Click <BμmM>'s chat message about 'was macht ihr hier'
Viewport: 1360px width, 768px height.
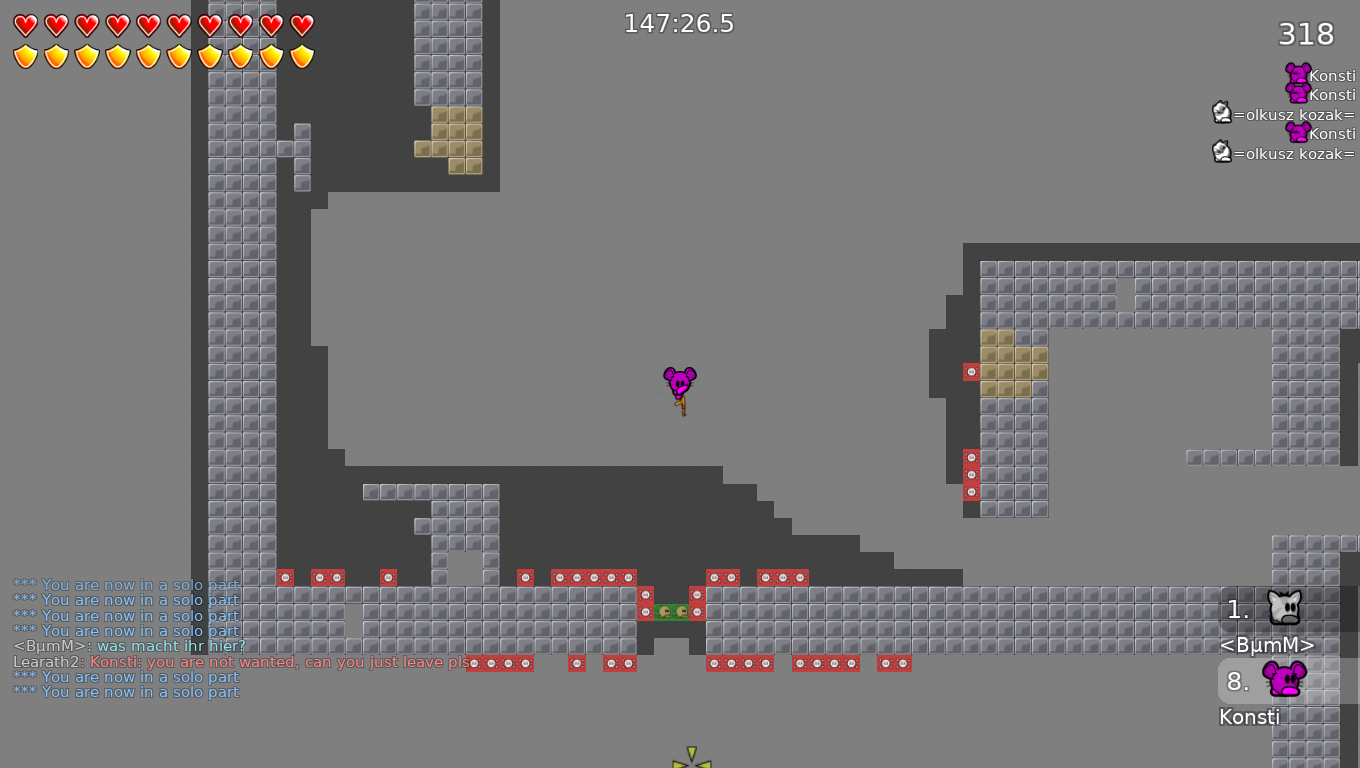(x=130, y=647)
